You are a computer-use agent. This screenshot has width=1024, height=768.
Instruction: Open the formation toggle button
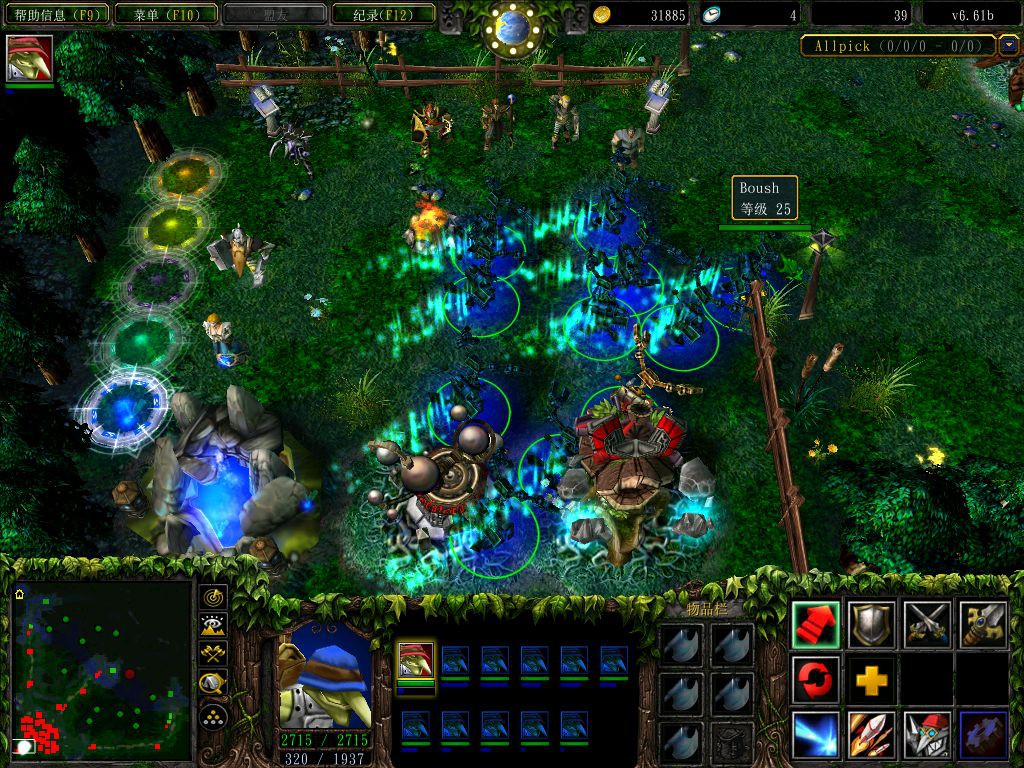(213, 716)
